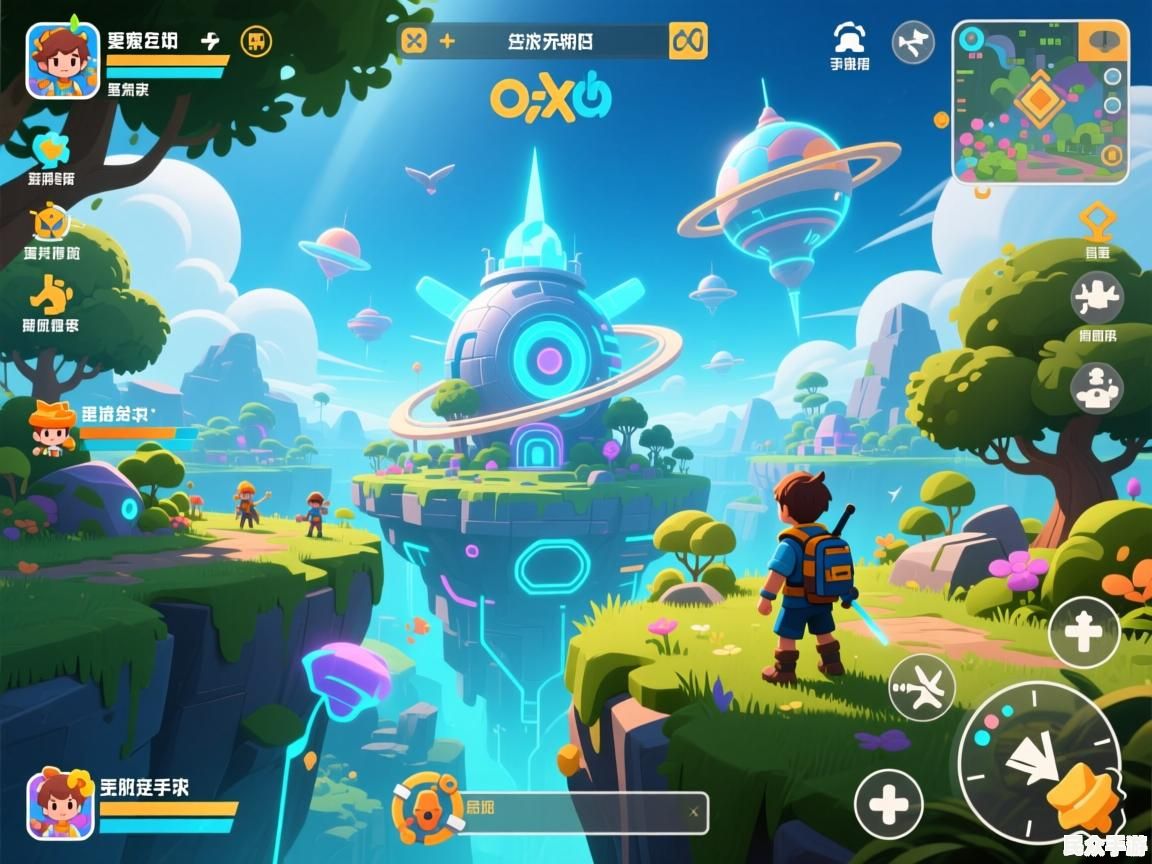Open the white helmet icon menu
Viewport: 1152px width, 864px height.
(x=849, y=39)
